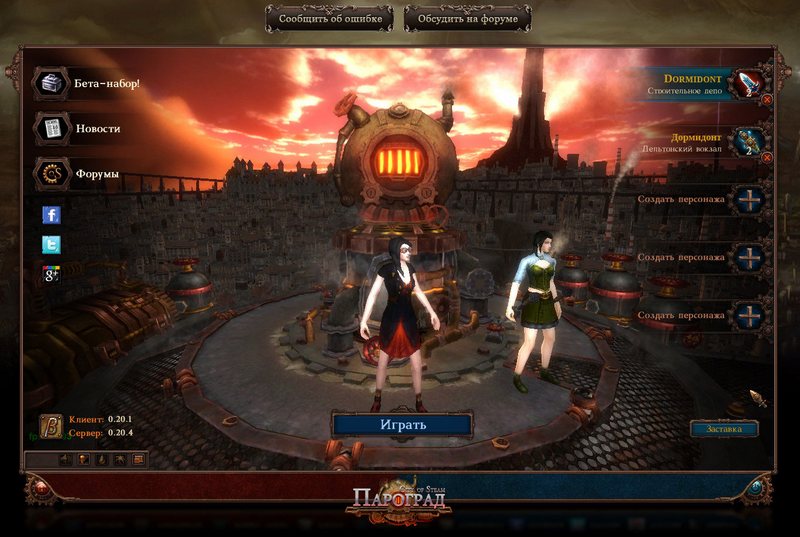Delete the Дормидонт character with the red X

[767, 157]
